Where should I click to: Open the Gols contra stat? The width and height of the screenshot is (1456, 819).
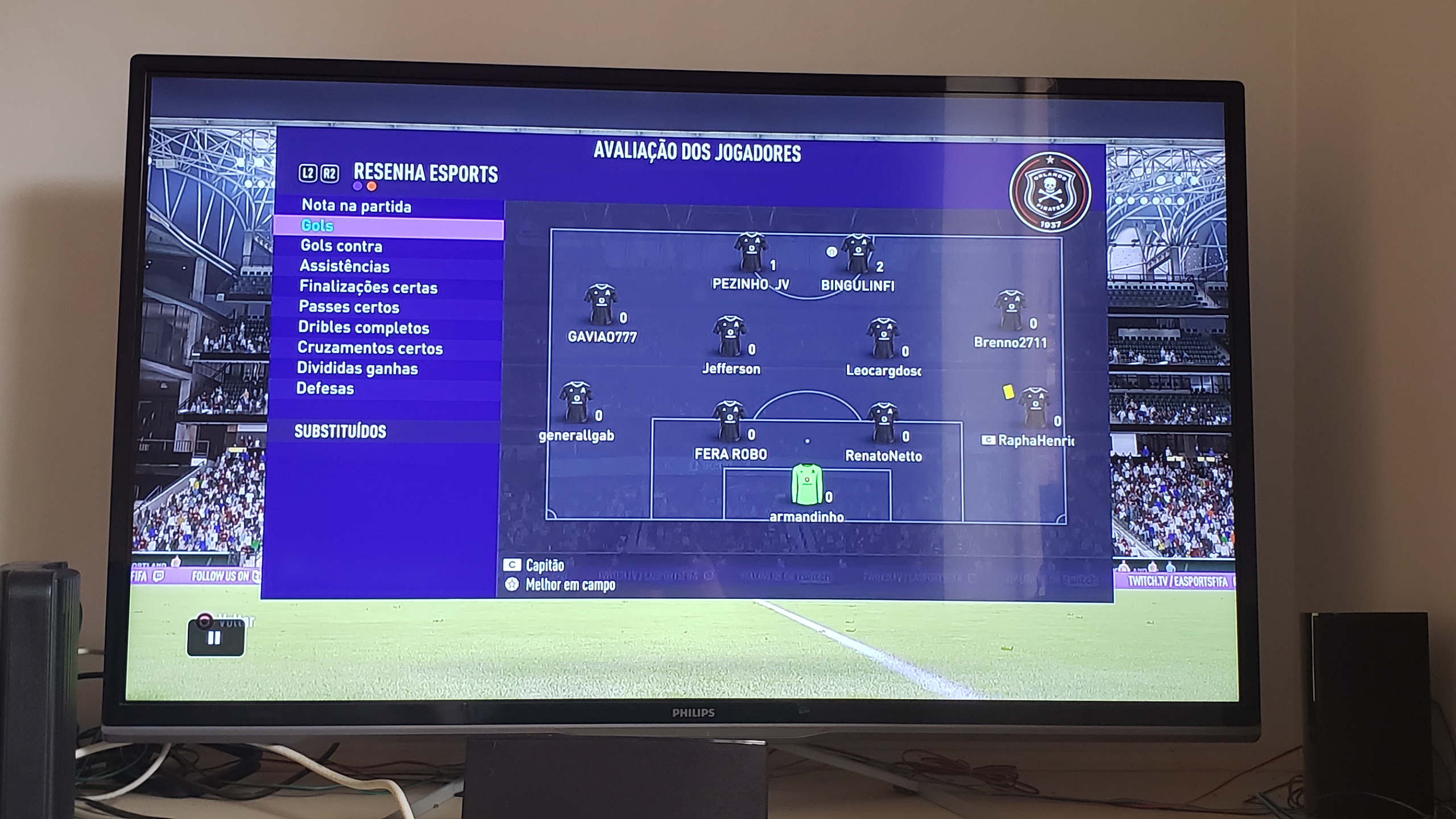tap(341, 246)
